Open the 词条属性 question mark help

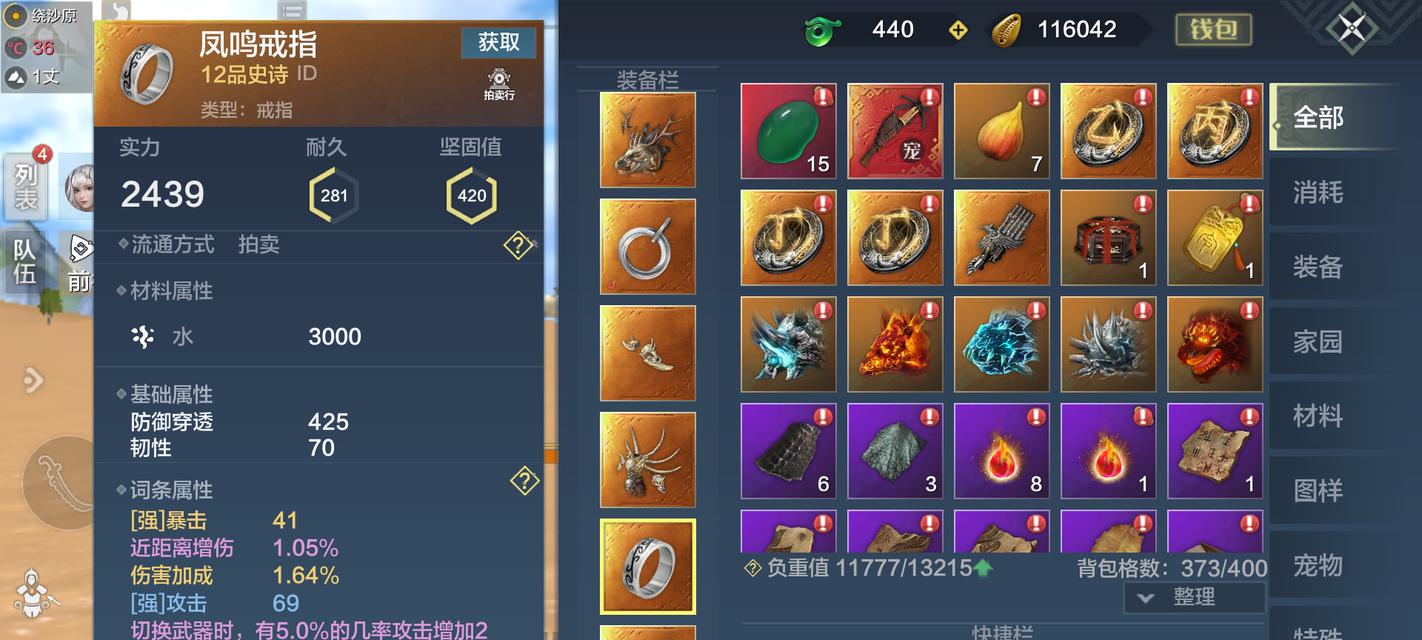524,482
